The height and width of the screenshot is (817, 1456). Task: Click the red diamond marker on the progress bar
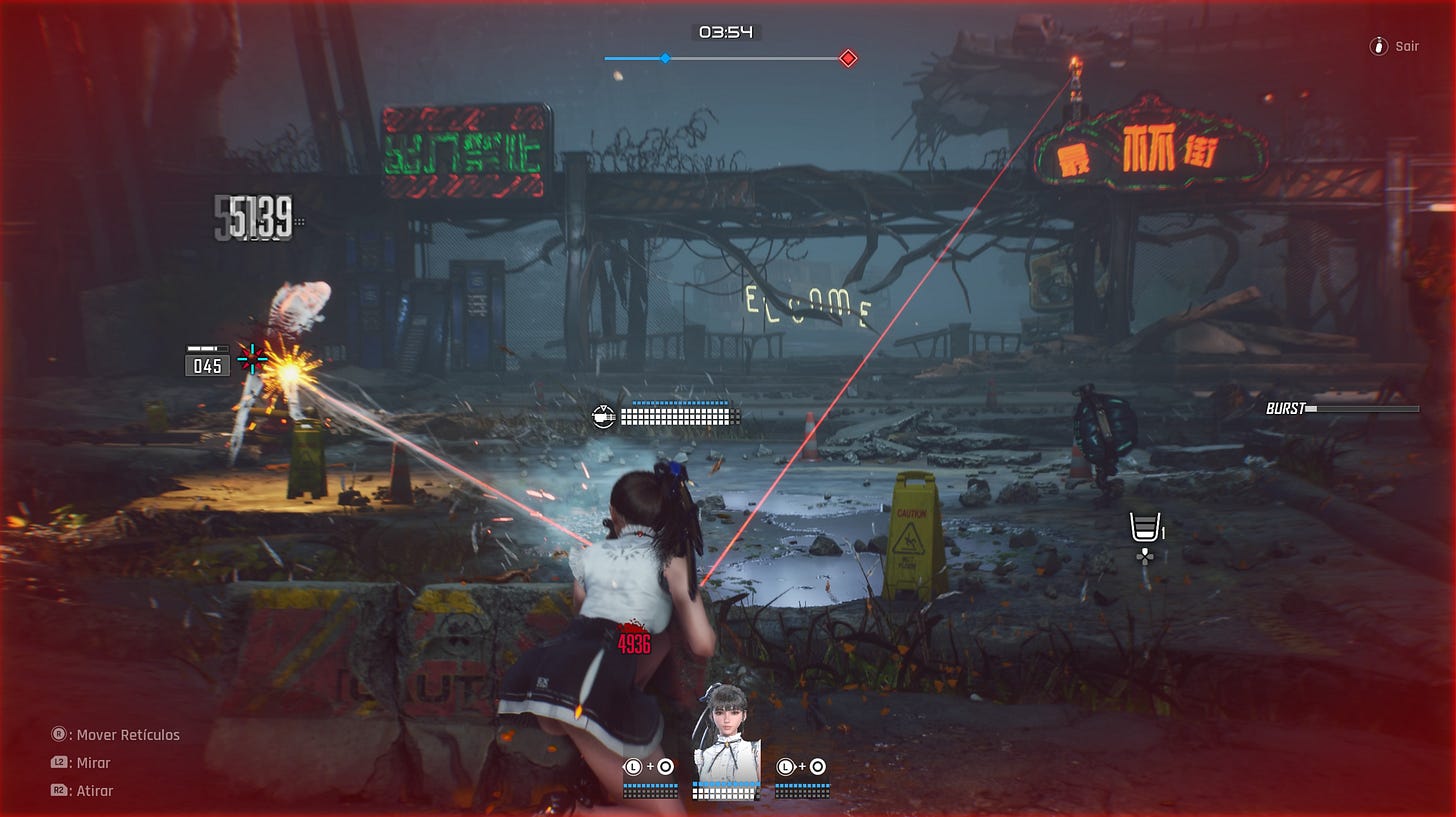(848, 59)
